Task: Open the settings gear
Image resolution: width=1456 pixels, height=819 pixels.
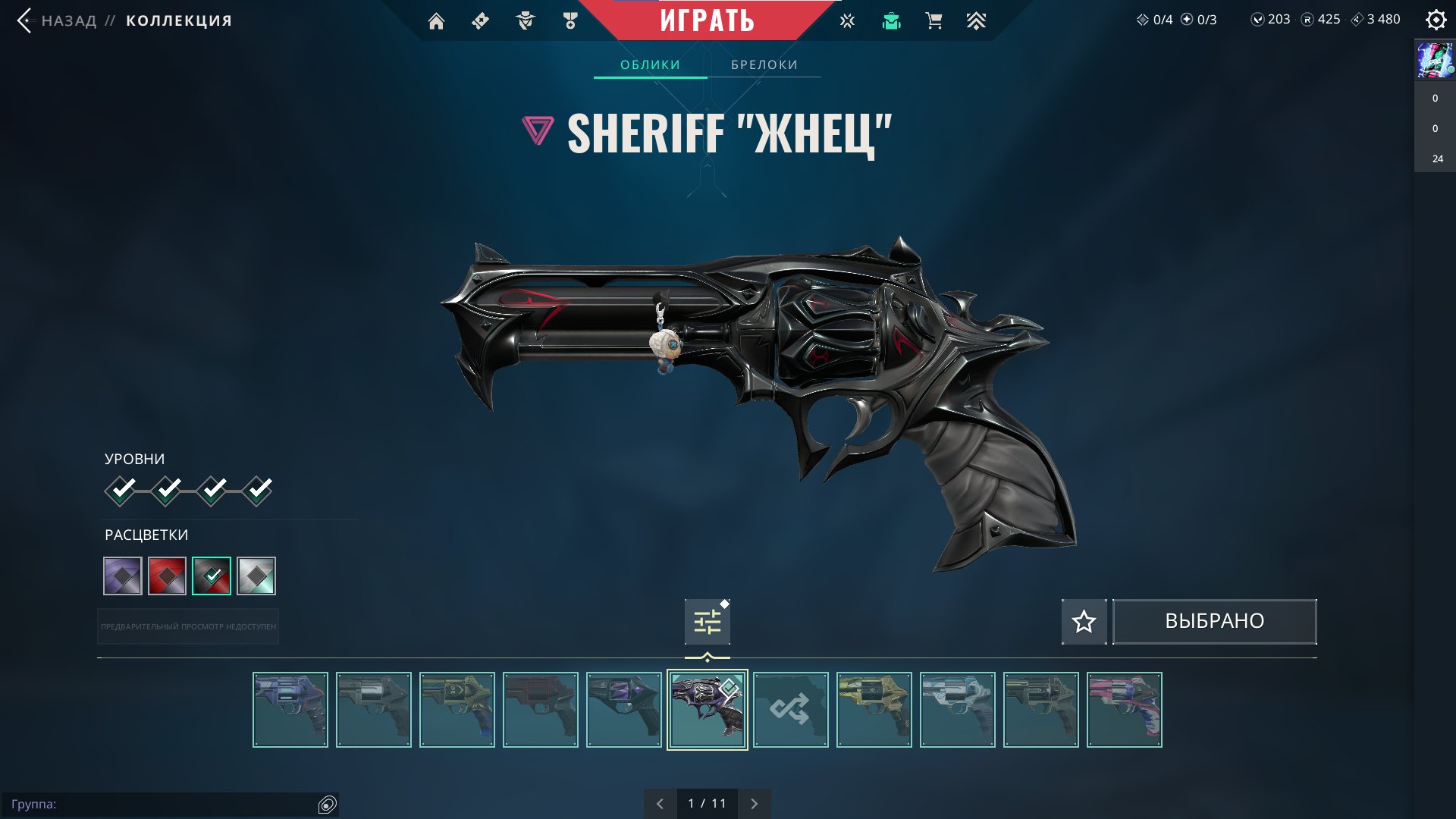Action: tap(1436, 20)
